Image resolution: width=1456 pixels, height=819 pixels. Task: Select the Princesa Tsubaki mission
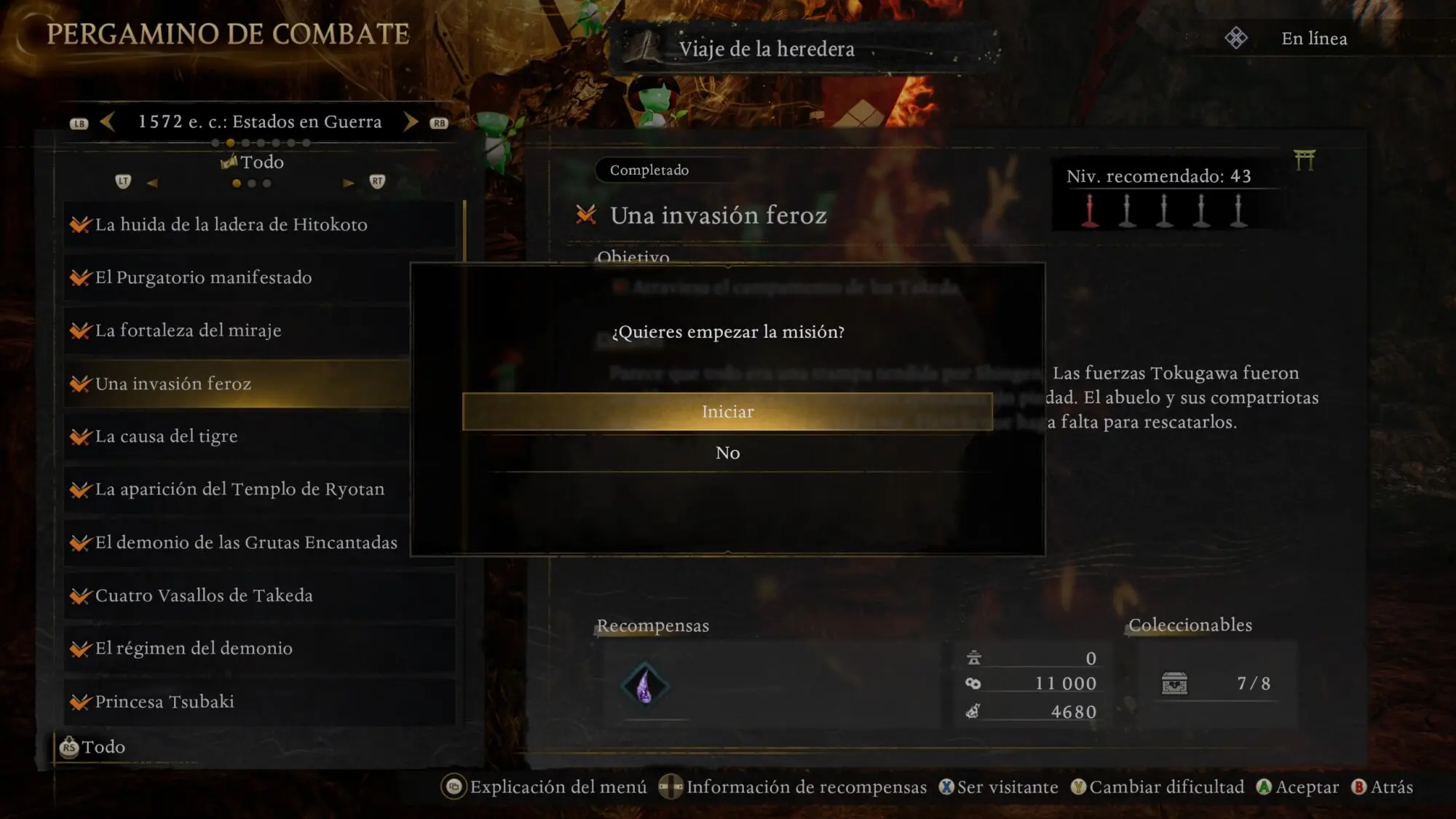click(x=165, y=702)
